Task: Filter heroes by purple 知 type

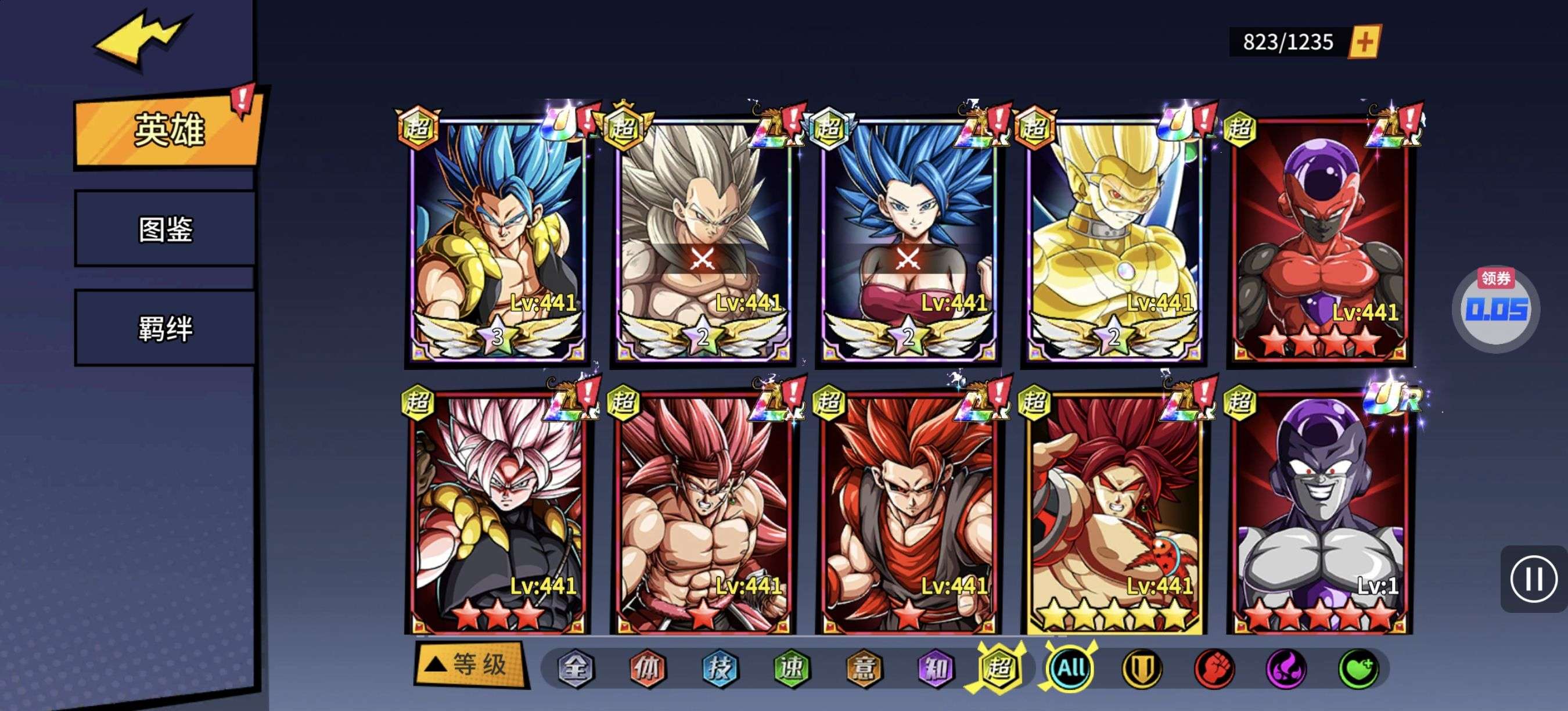Action: tap(936, 669)
